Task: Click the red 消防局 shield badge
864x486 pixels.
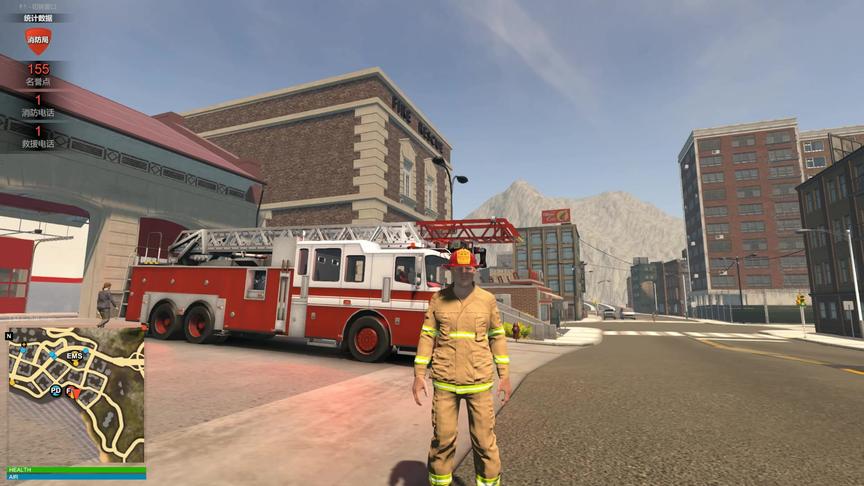Action: 38,41
